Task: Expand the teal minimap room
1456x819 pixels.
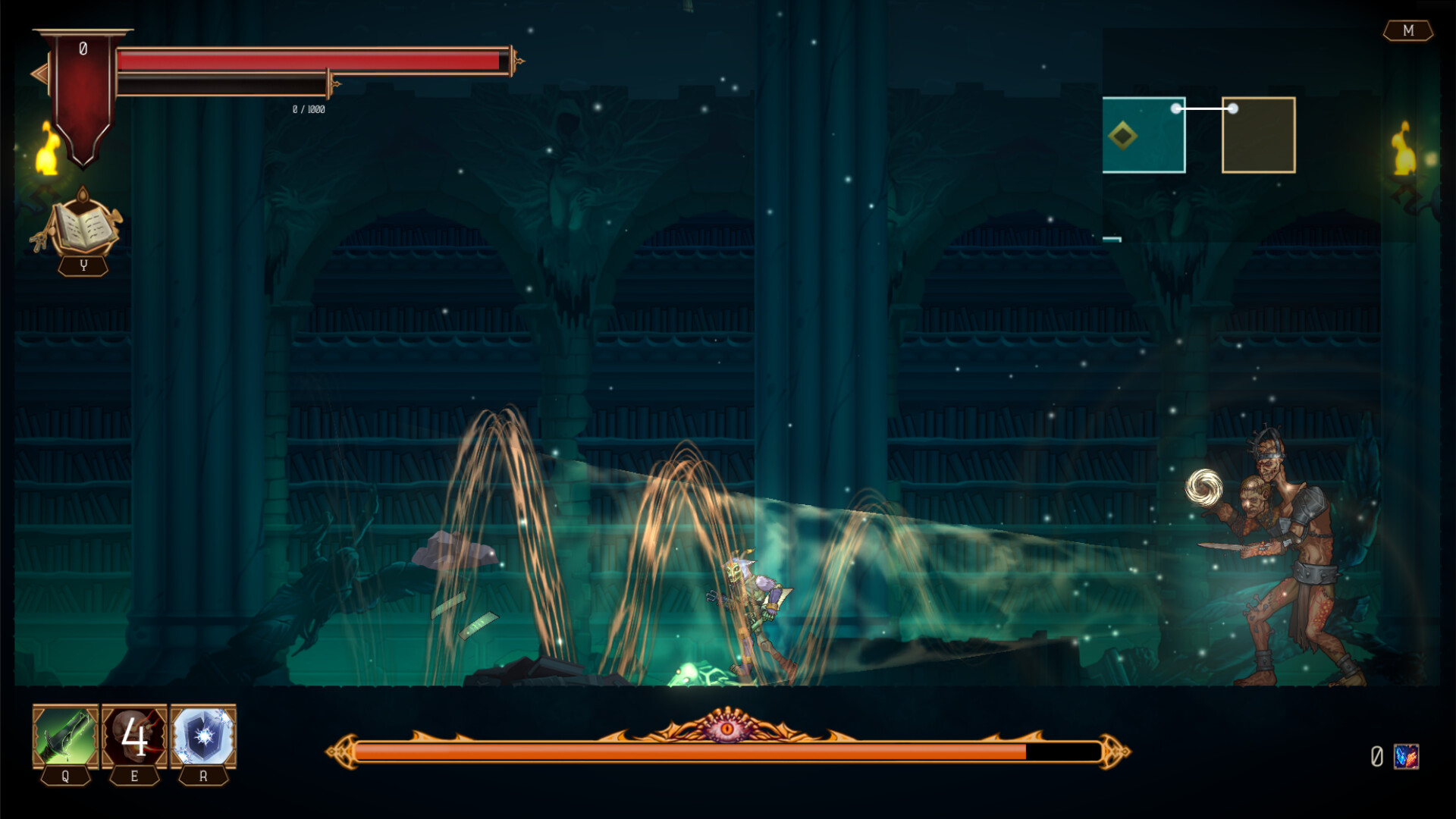Action: 1143,135
